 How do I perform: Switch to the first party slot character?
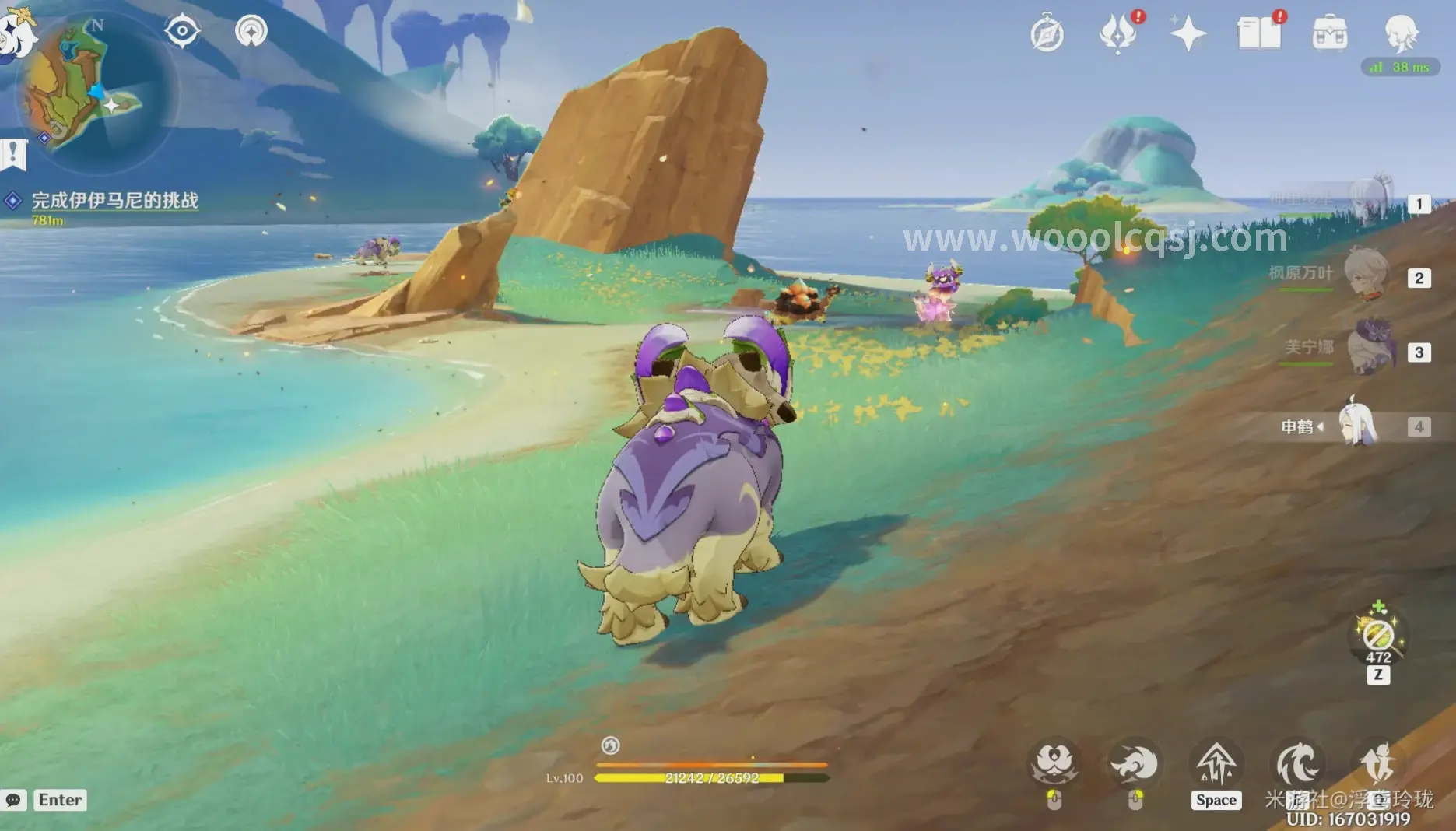(x=1370, y=202)
